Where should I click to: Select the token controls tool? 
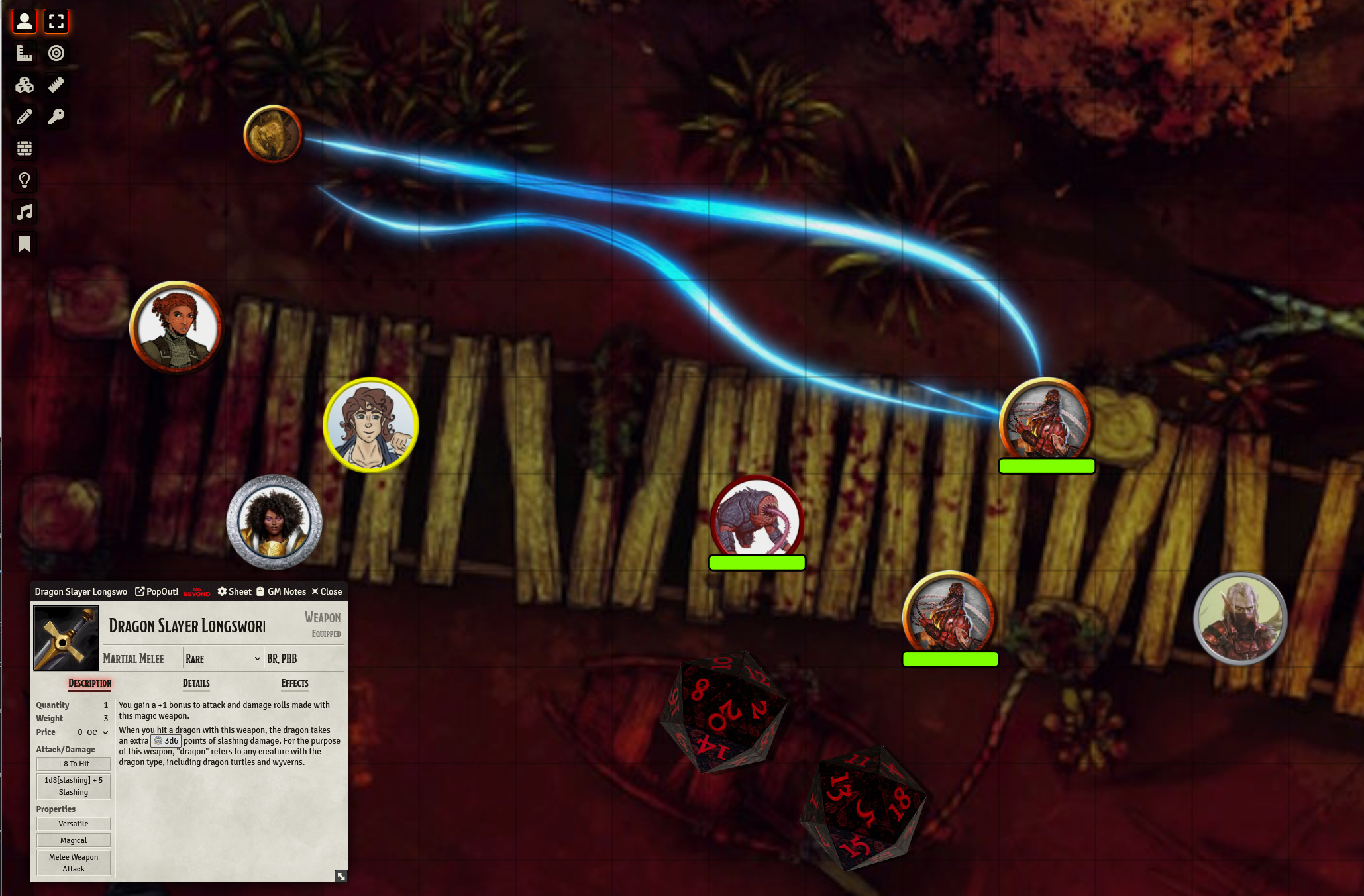tap(25, 21)
